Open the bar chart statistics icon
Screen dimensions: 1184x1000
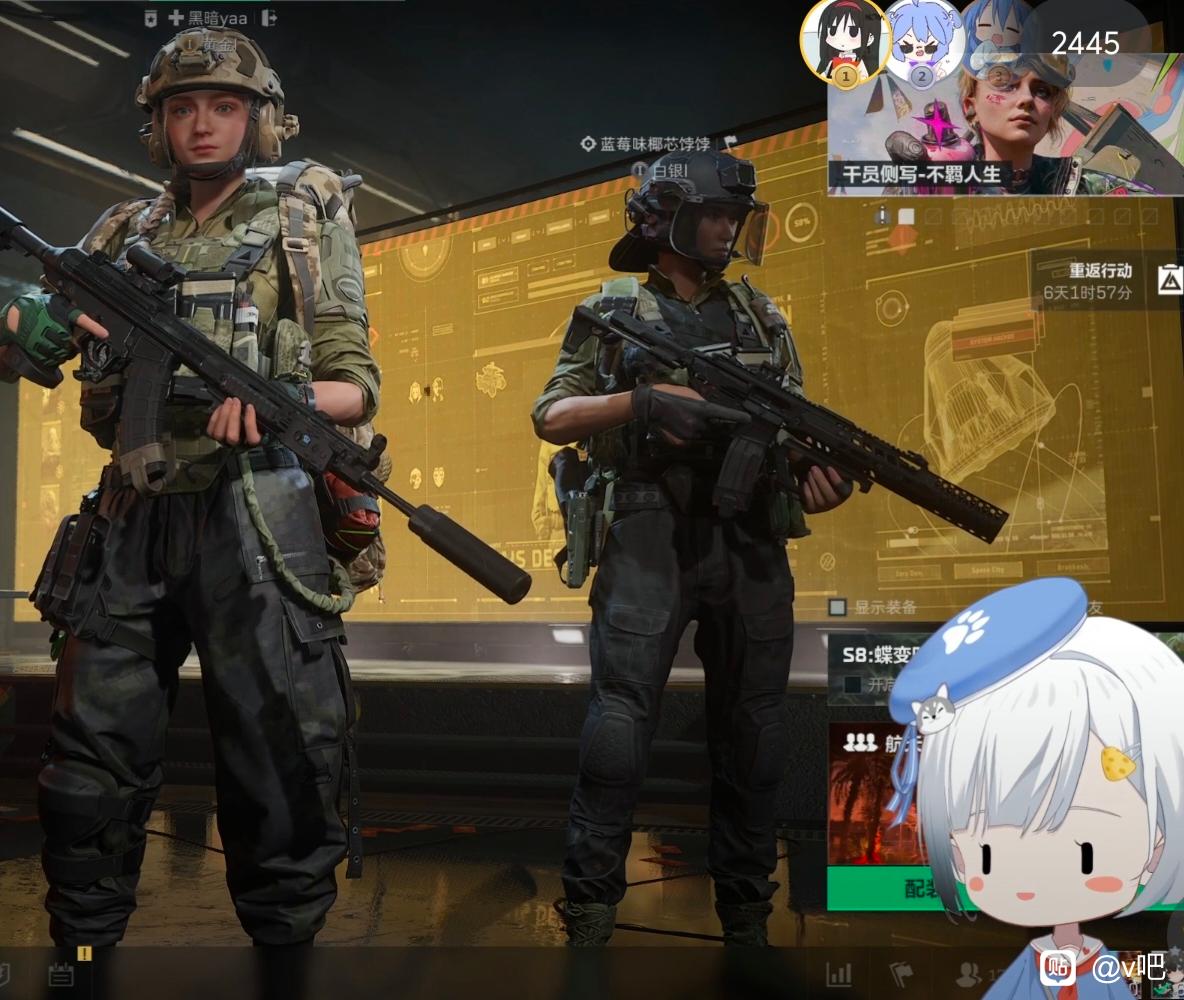839,974
